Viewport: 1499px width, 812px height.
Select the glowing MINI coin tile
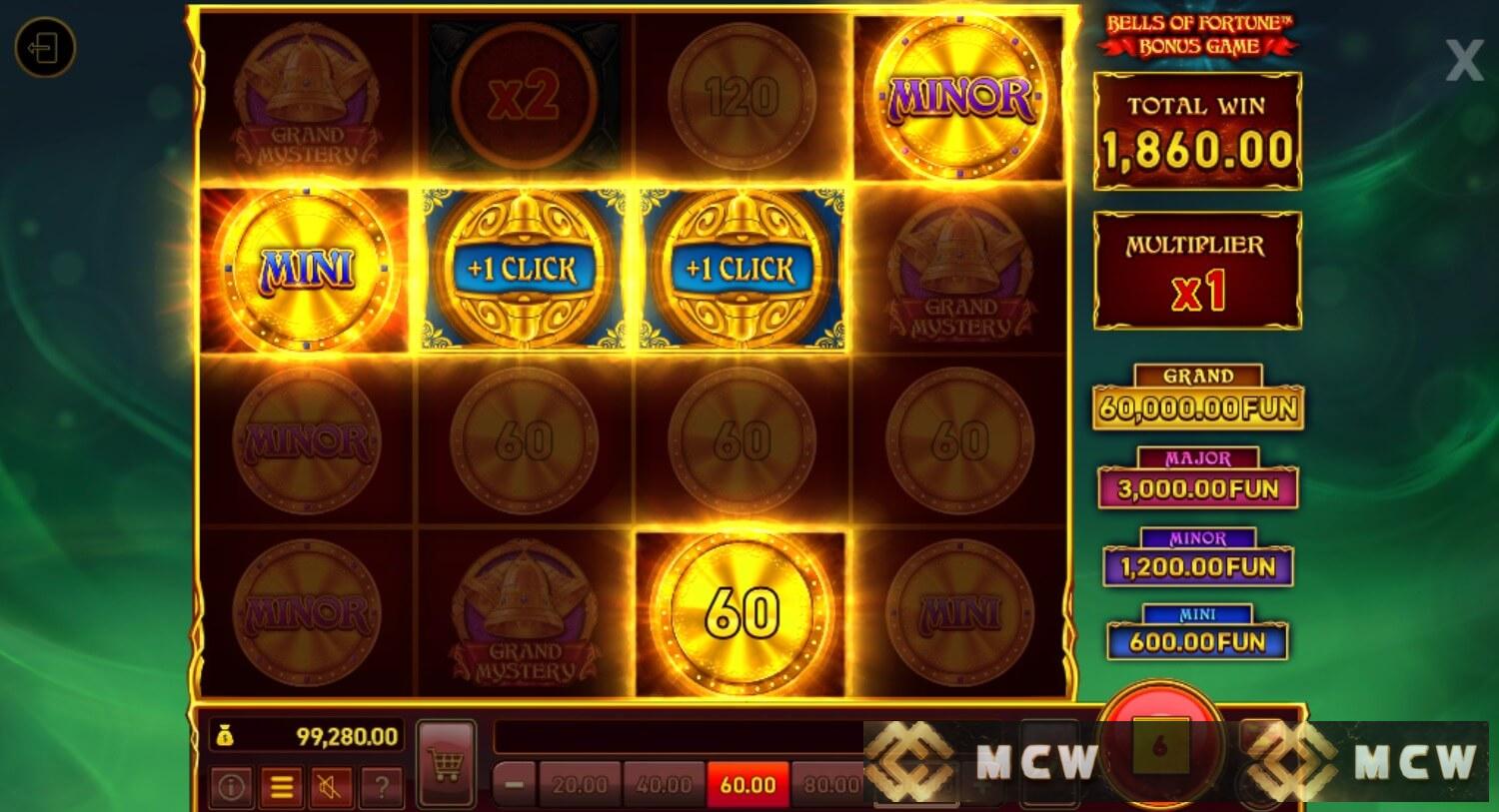[x=307, y=270]
